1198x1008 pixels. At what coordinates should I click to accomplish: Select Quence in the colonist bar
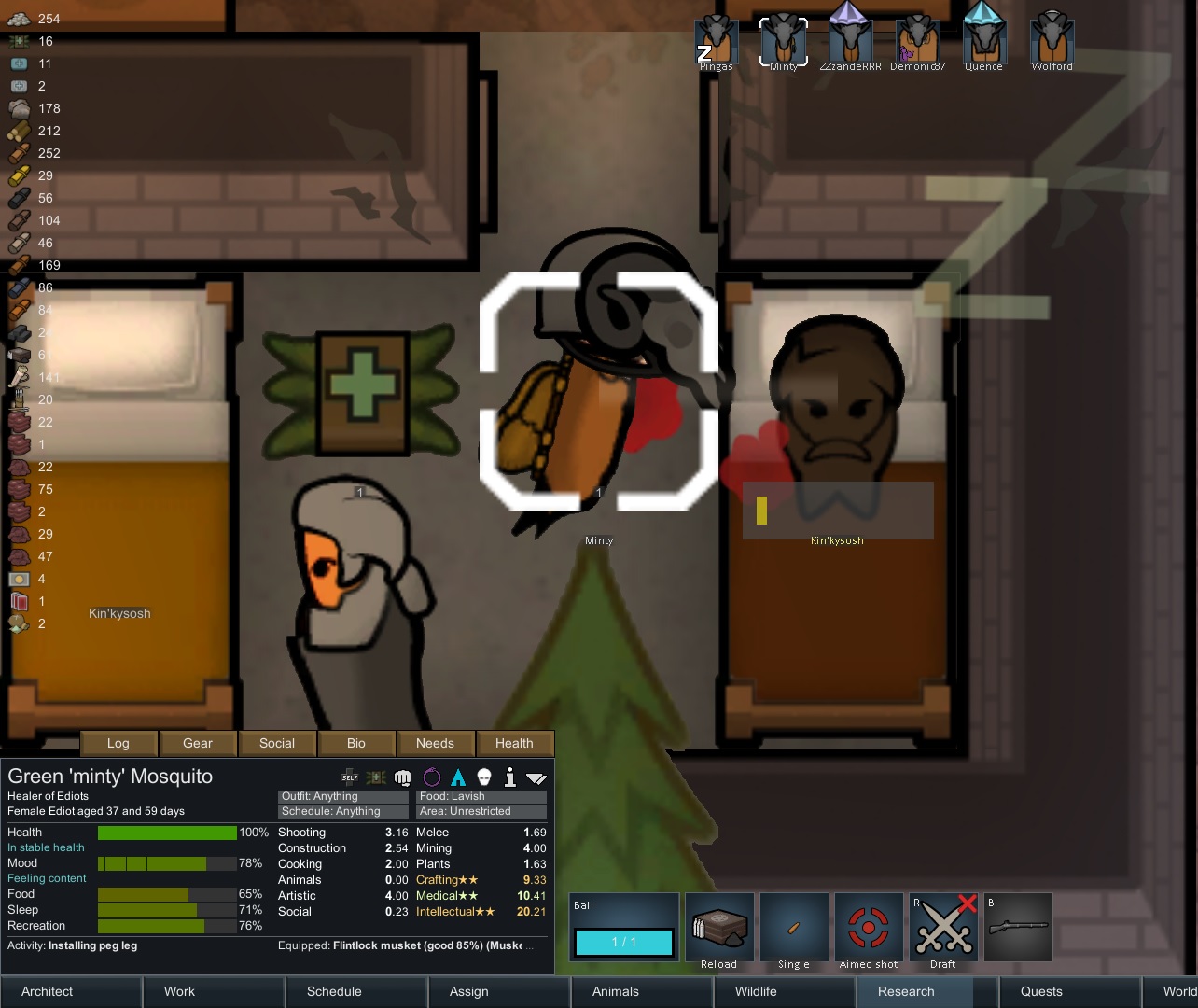point(983,35)
